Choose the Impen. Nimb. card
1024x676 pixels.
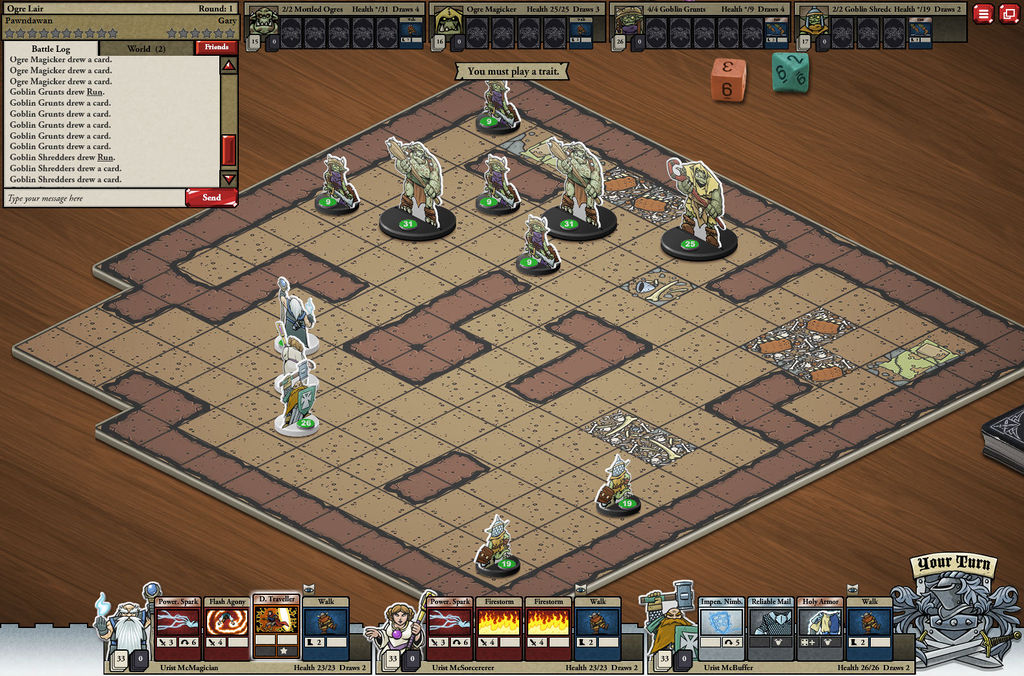[722, 629]
